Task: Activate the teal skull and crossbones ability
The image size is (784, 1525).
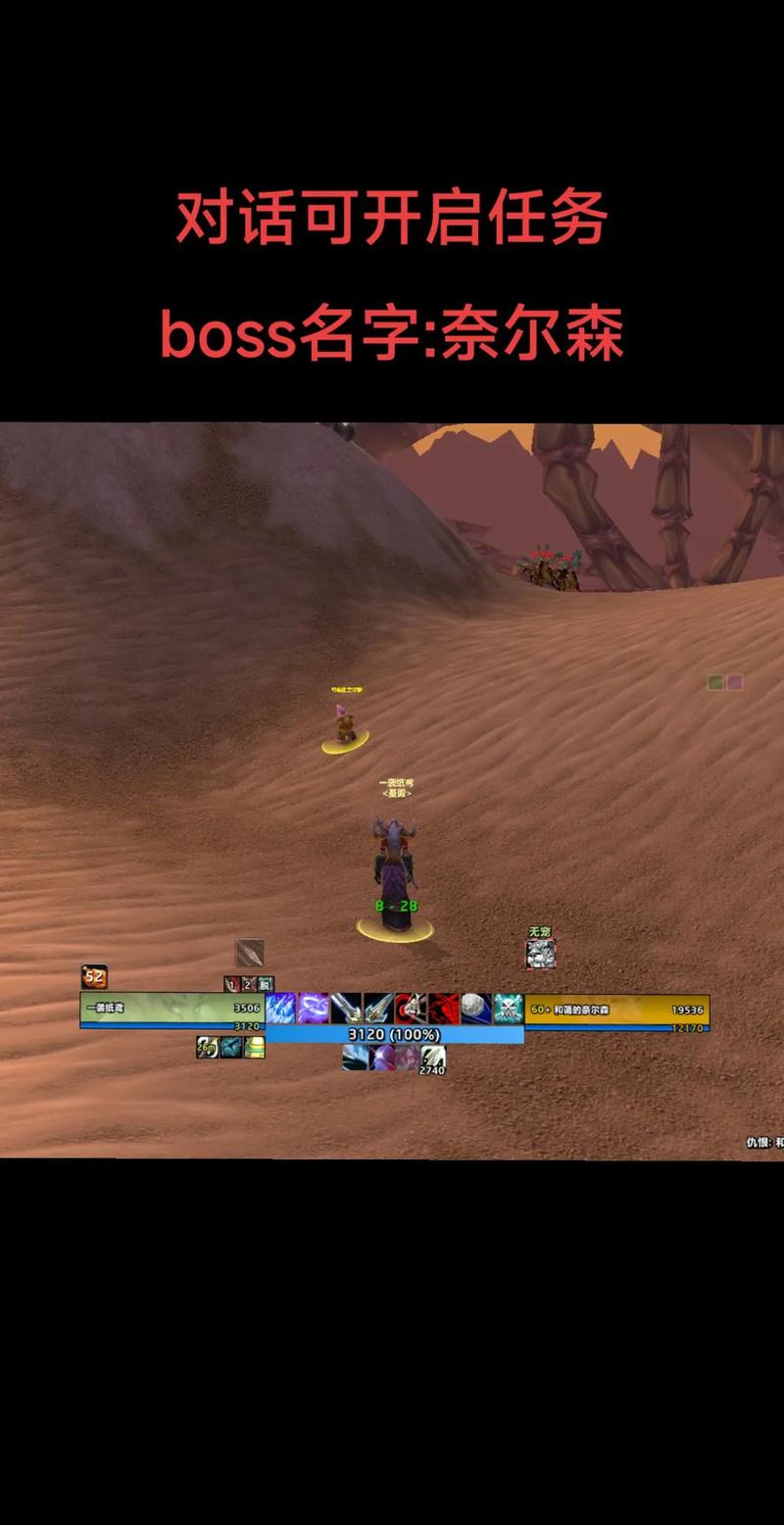Action: [x=508, y=1008]
